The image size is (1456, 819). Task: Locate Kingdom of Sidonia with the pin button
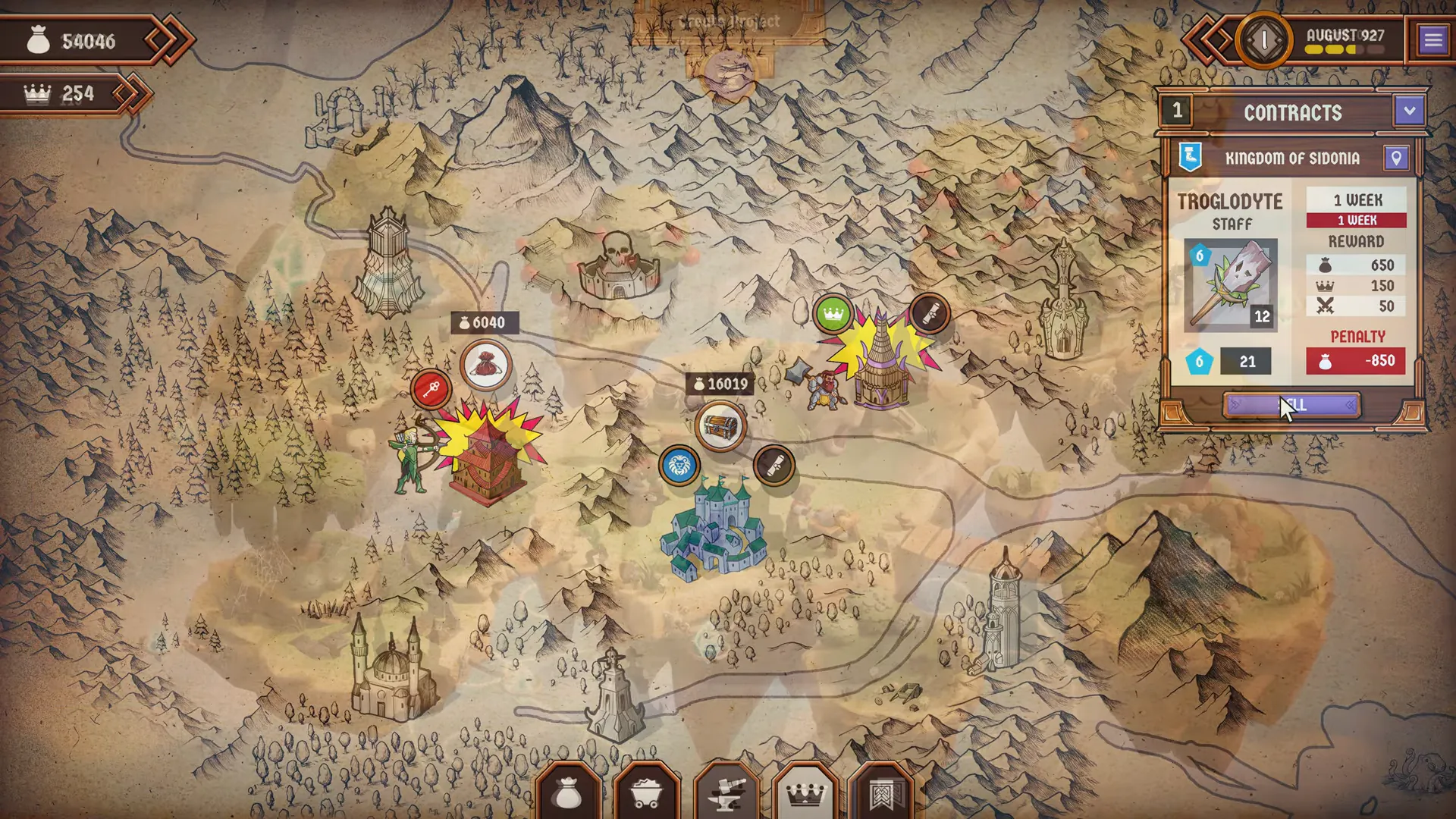(x=1396, y=158)
